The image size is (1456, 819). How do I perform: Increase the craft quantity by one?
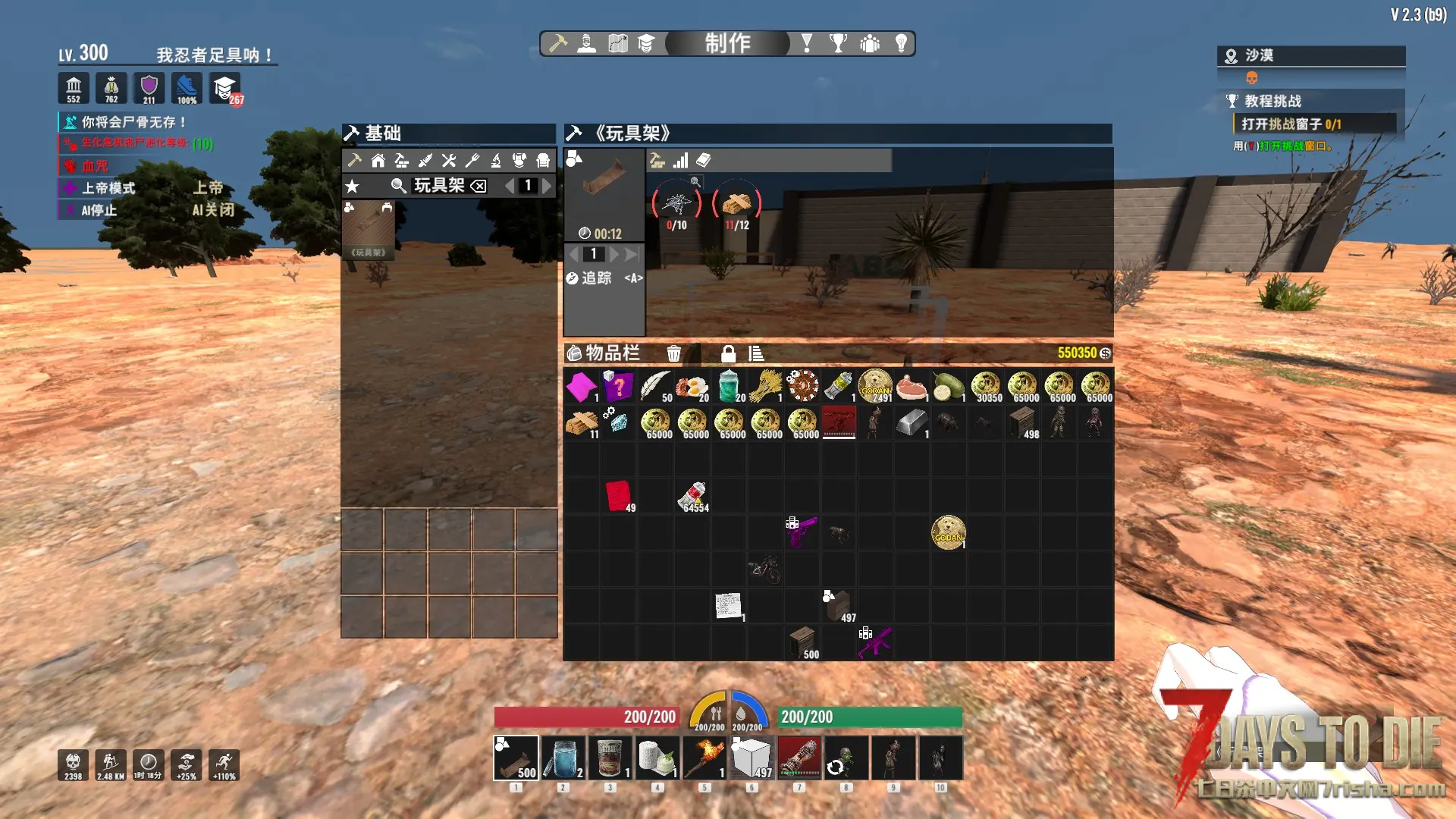[x=614, y=254]
